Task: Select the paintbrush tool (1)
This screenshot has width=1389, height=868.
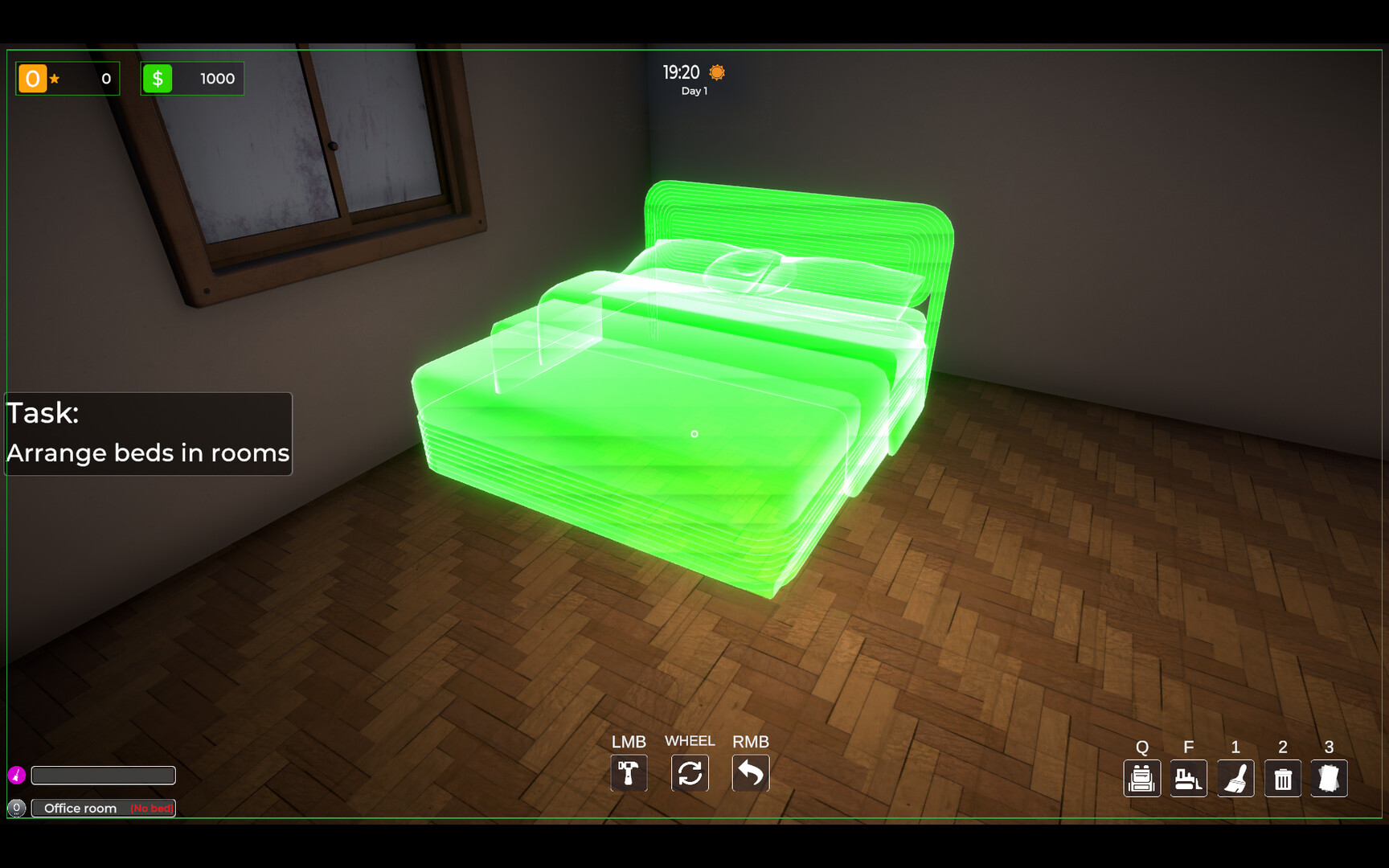Action: (1235, 778)
